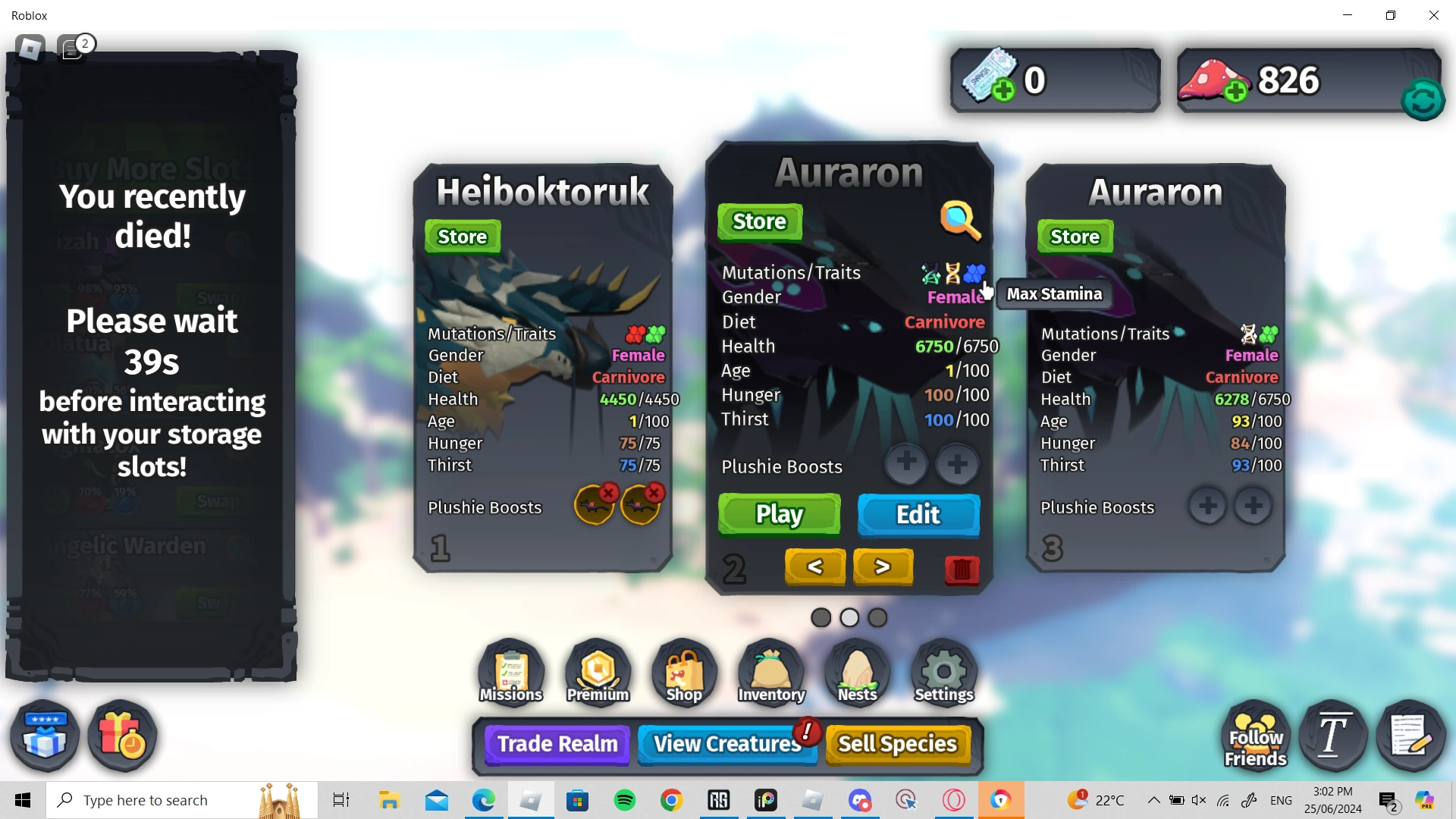
Task: Open the Shop menu
Action: coord(682,671)
